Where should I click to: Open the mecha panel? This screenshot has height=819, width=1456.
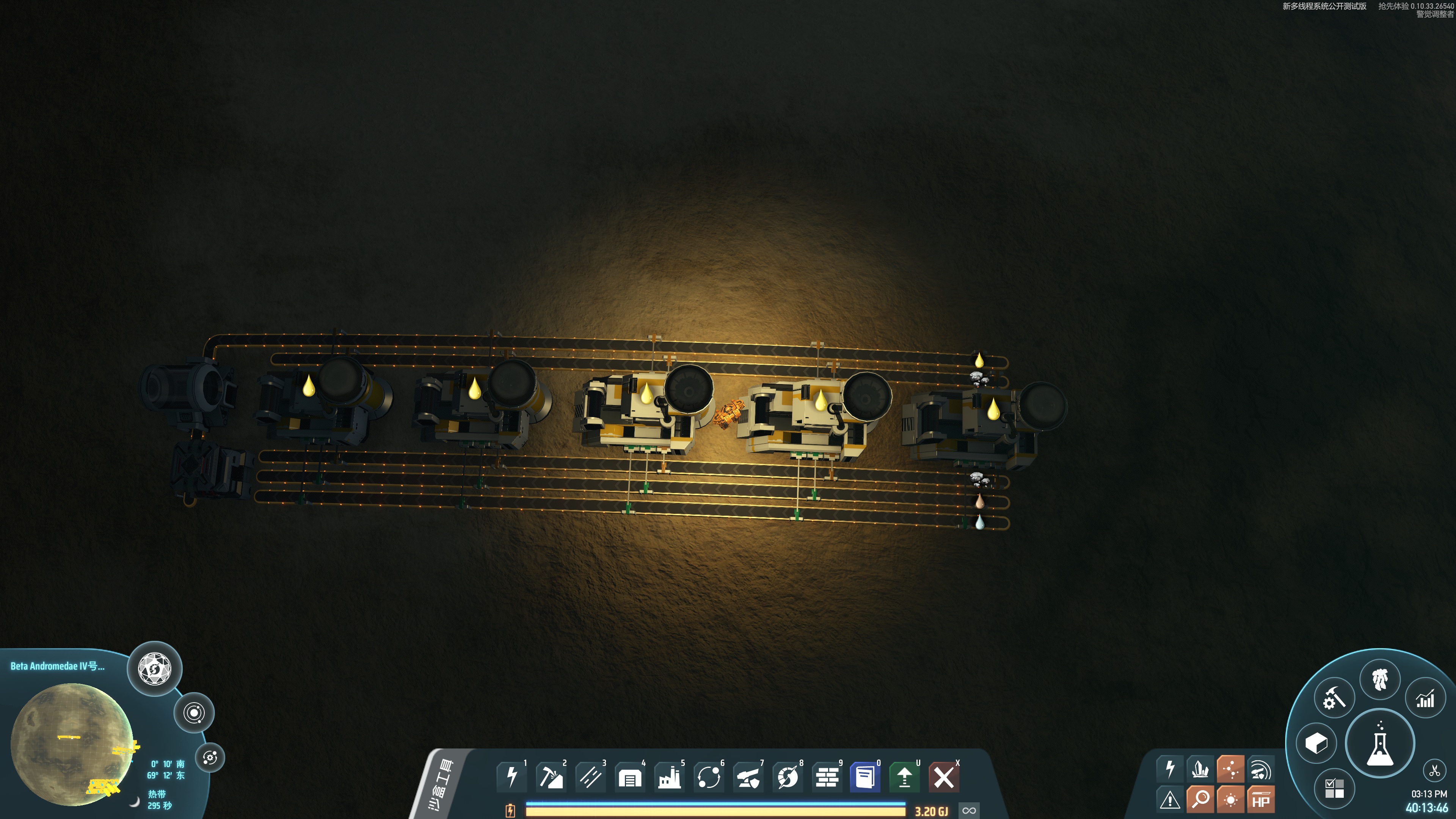click(1380, 679)
